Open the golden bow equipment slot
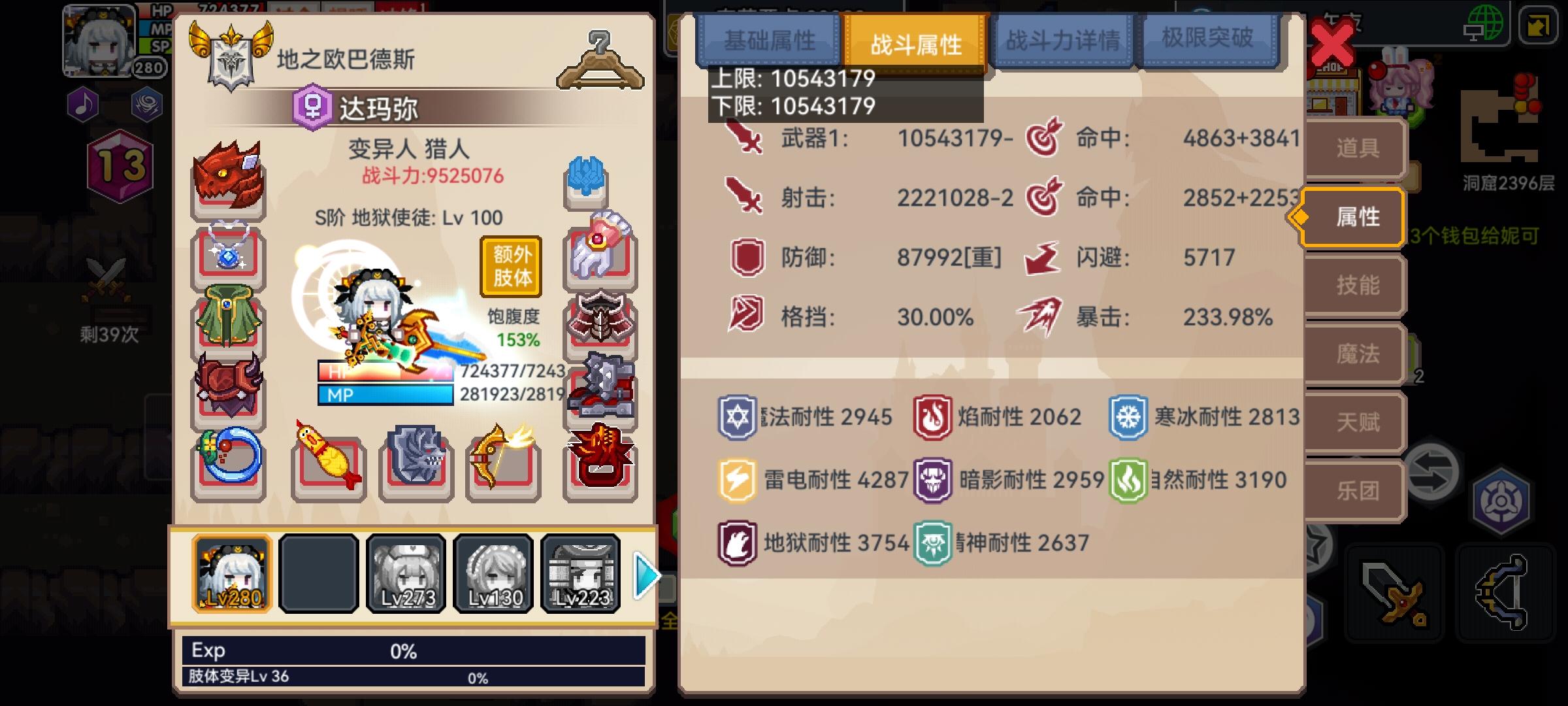 502,466
